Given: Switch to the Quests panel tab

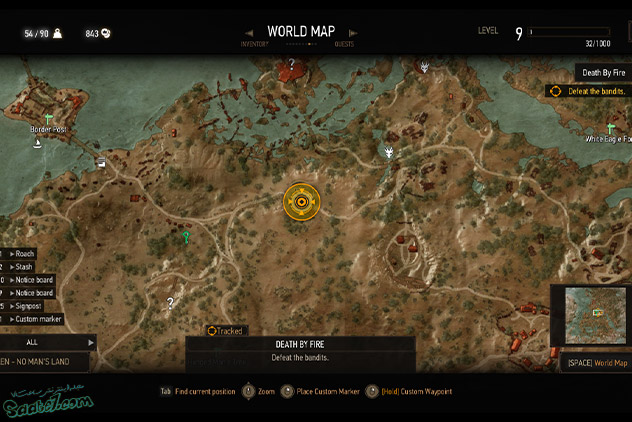Looking at the screenshot, I should tap(344, 44).
